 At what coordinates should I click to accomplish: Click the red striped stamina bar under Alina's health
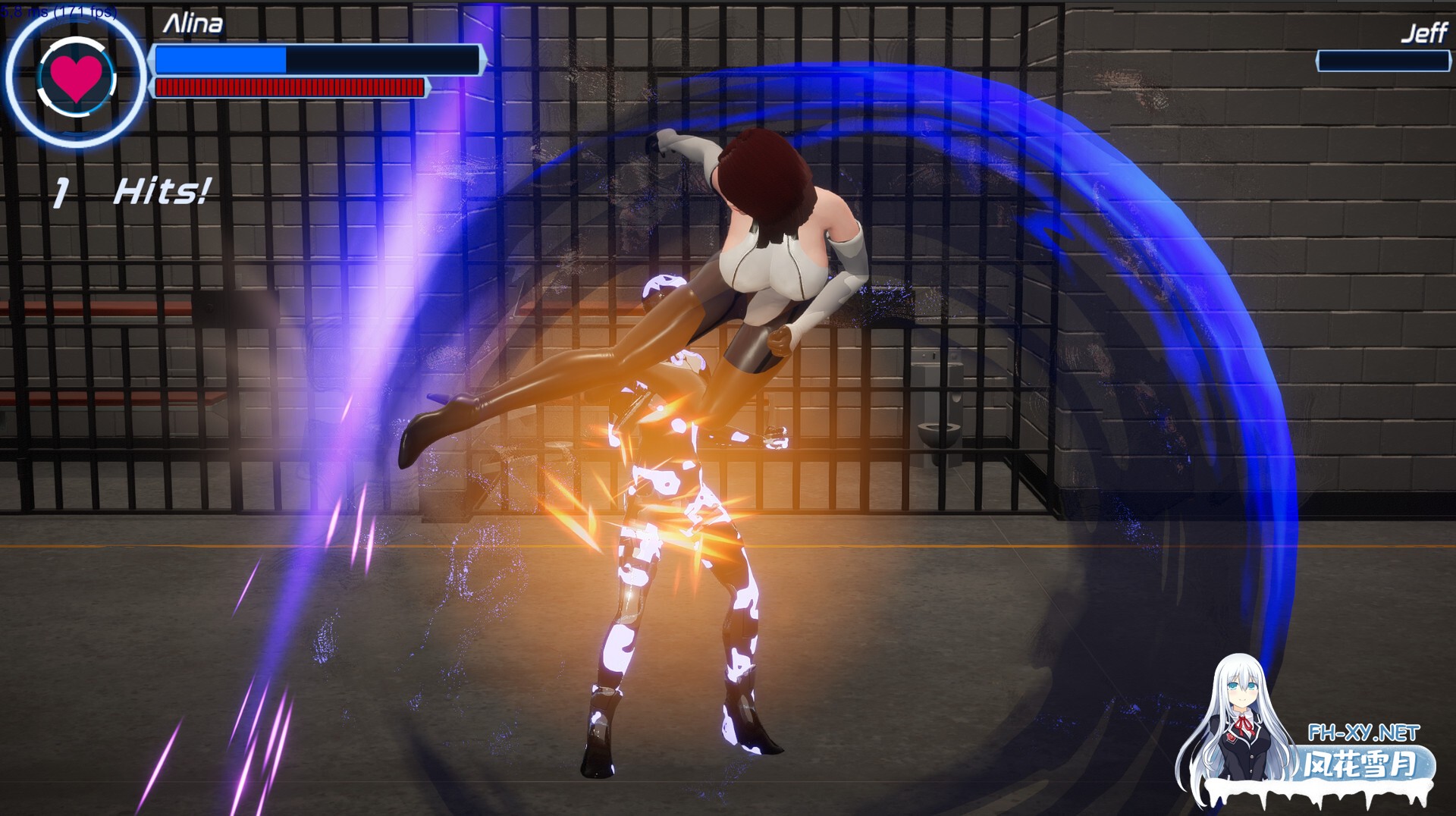click(x=288, y=87)
